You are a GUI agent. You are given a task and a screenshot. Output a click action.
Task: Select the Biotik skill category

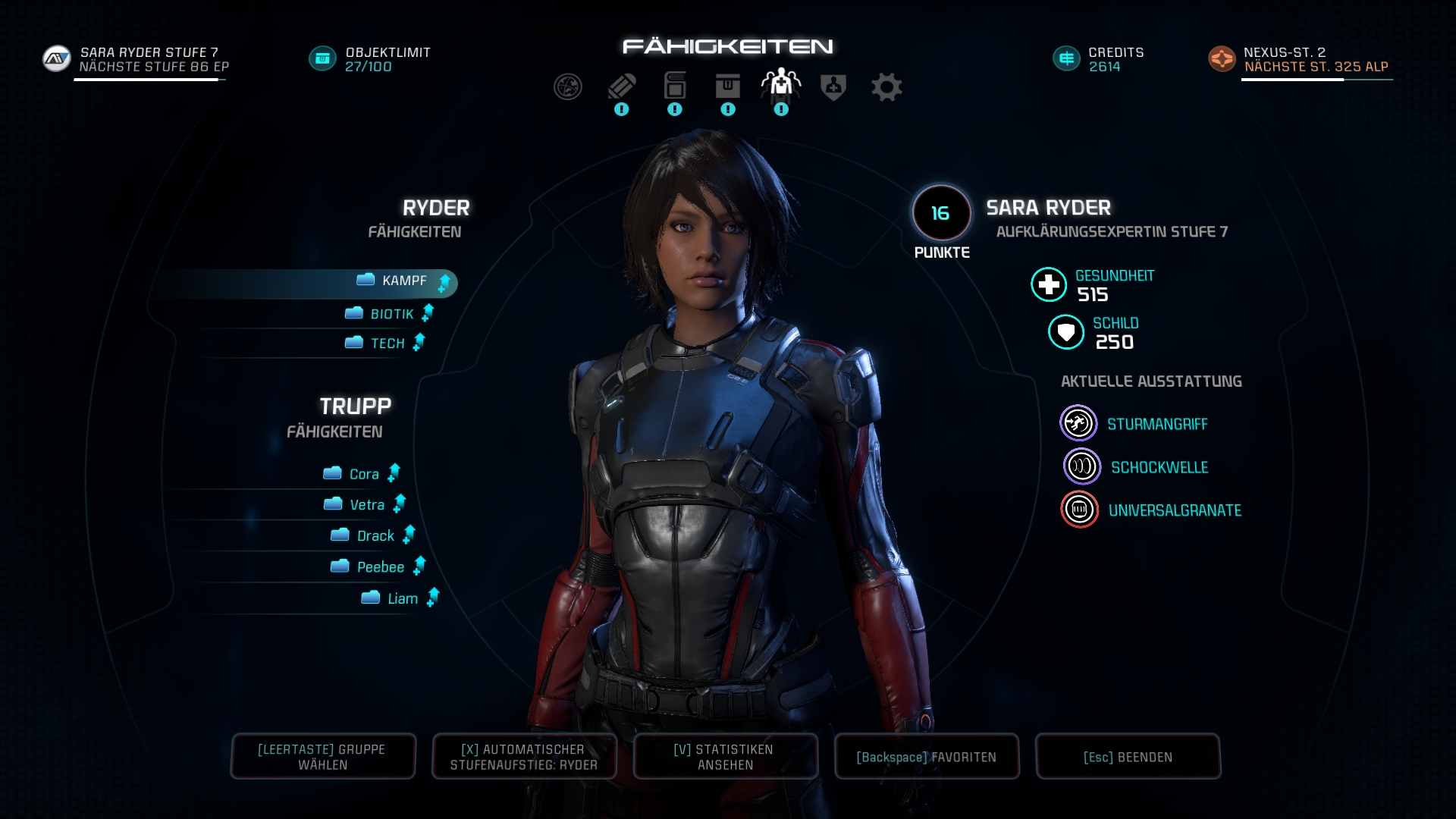click(391, 314)
